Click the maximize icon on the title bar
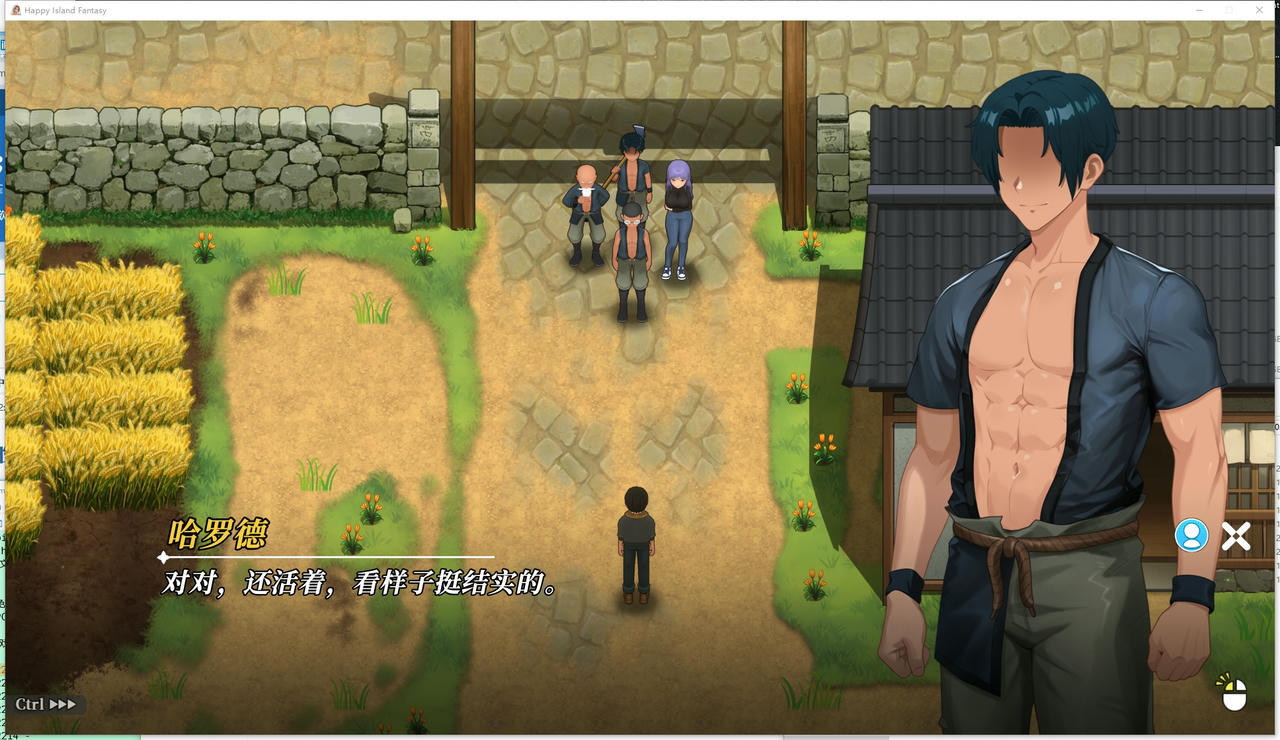This screenshot has height=740, width=1280. [x=1228, y=10]
